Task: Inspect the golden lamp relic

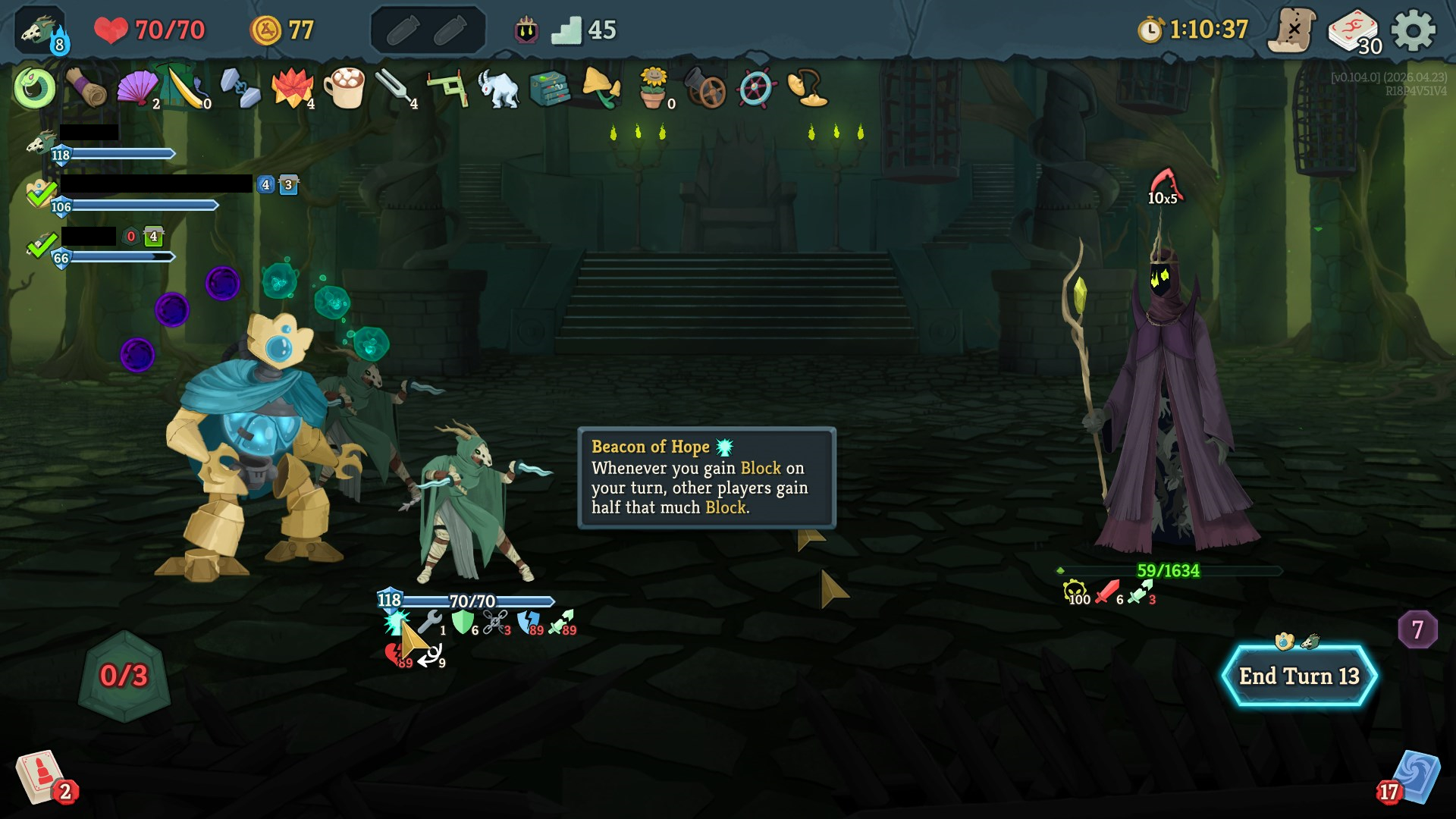Action: (807, 89)
